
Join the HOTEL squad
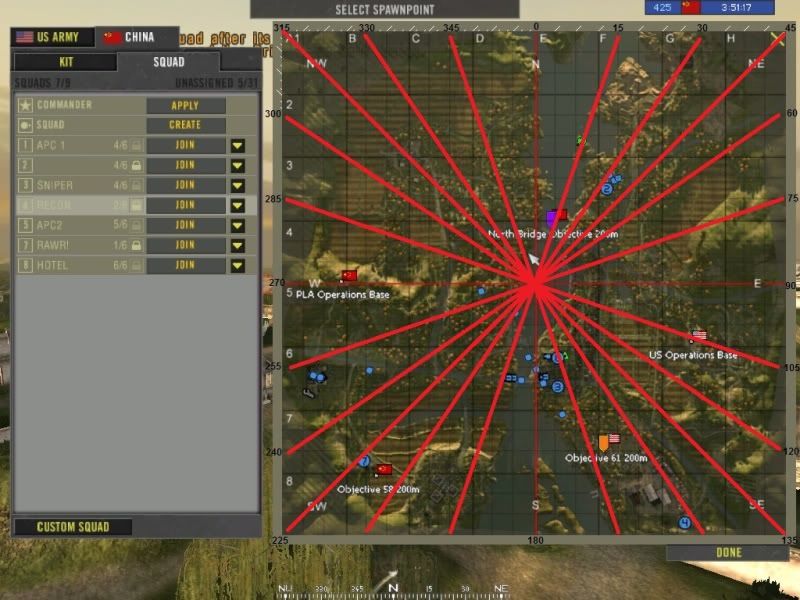coord(185,265)
